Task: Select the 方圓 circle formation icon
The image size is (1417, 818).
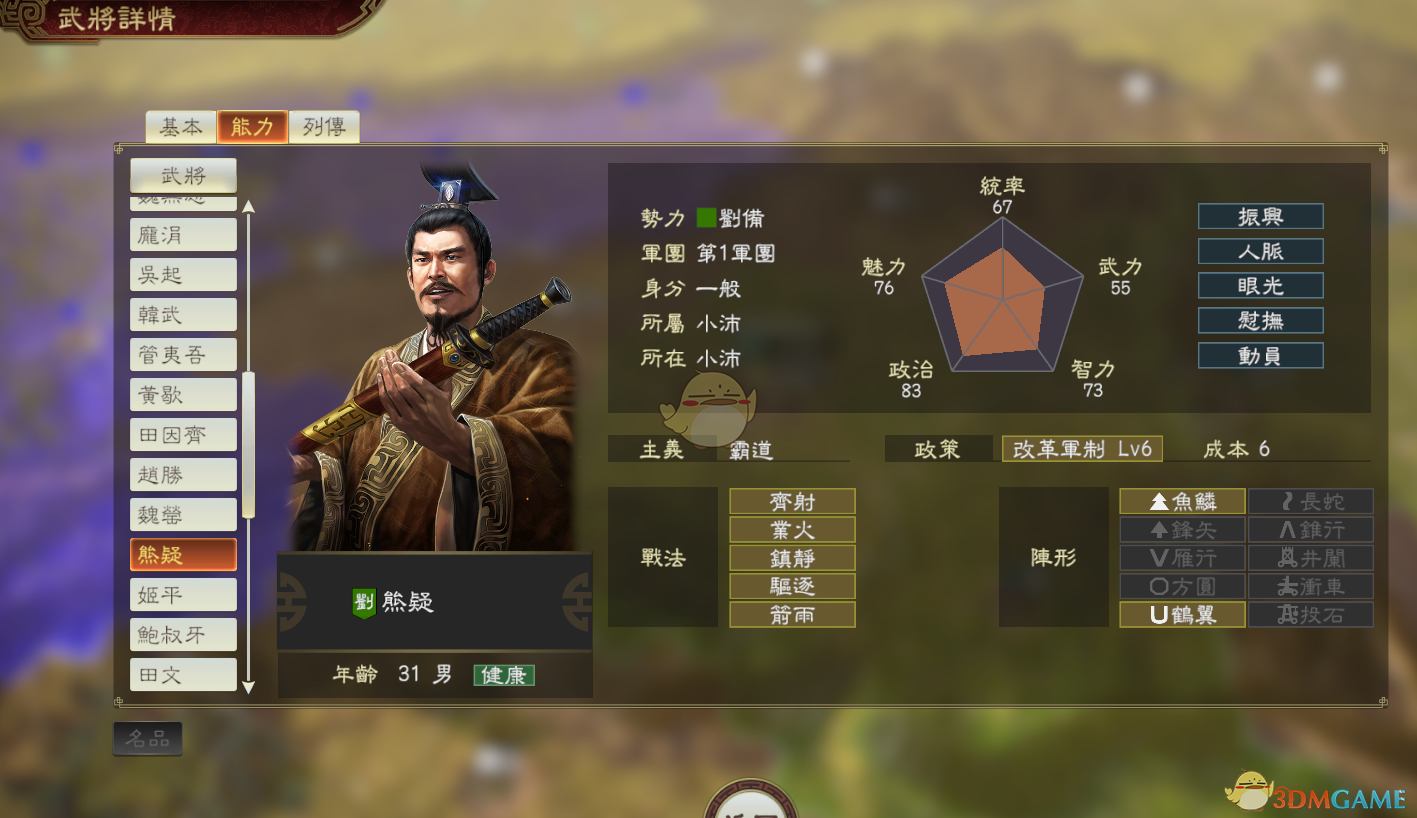Action: click(x=1183, y=586)
